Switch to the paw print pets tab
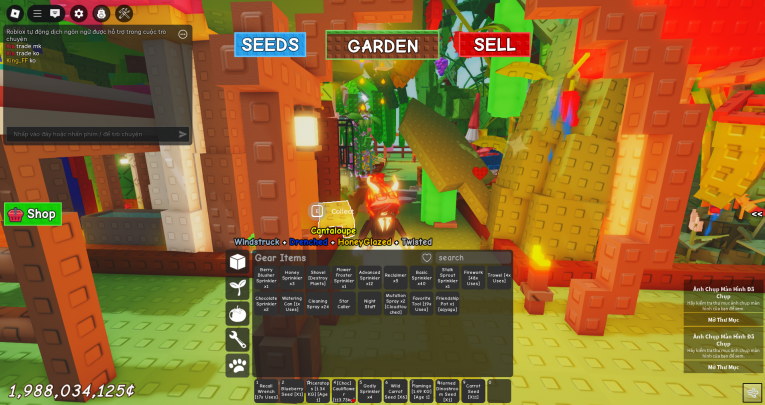The height and width of the screenshot is (405, 765). tap(238, 365)
